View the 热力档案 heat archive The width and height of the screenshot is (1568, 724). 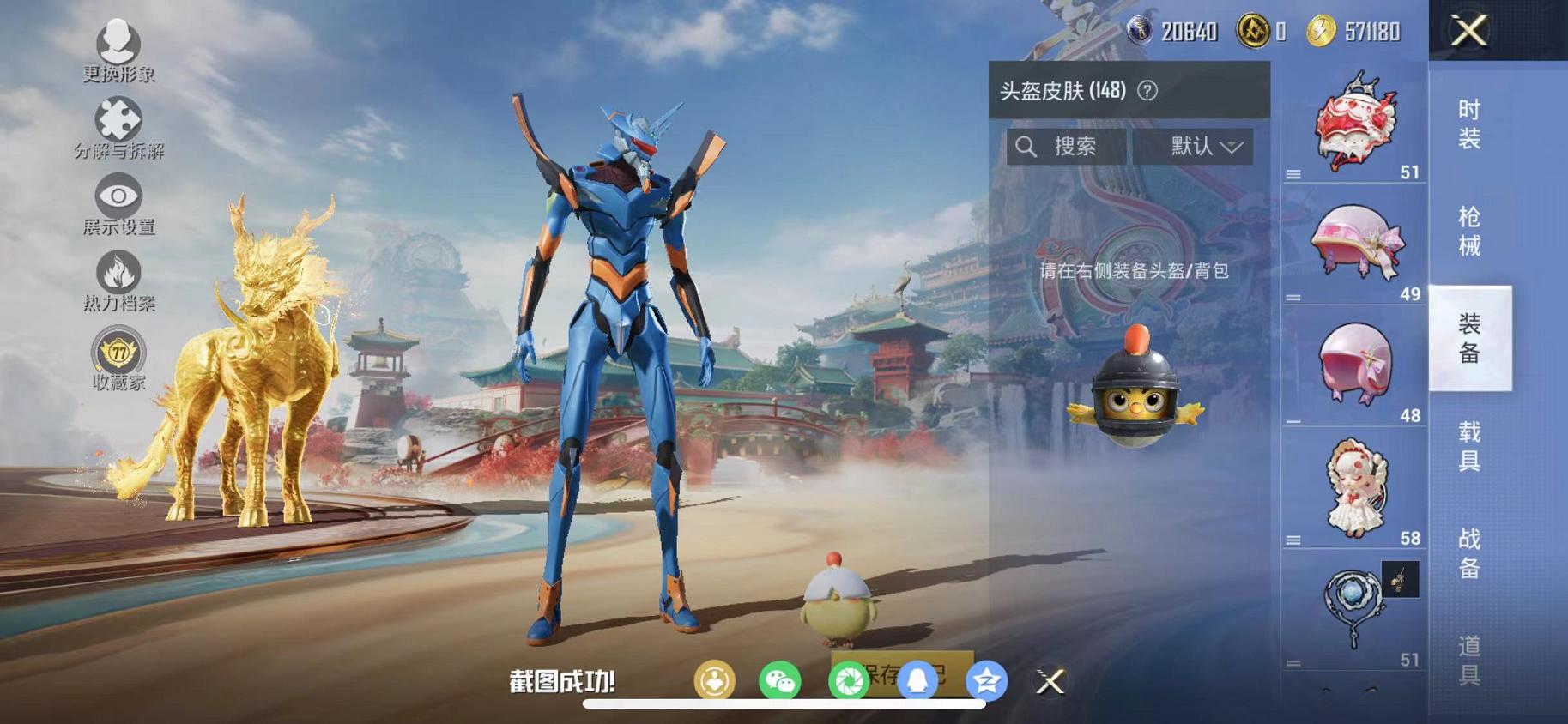click(118, 273)
